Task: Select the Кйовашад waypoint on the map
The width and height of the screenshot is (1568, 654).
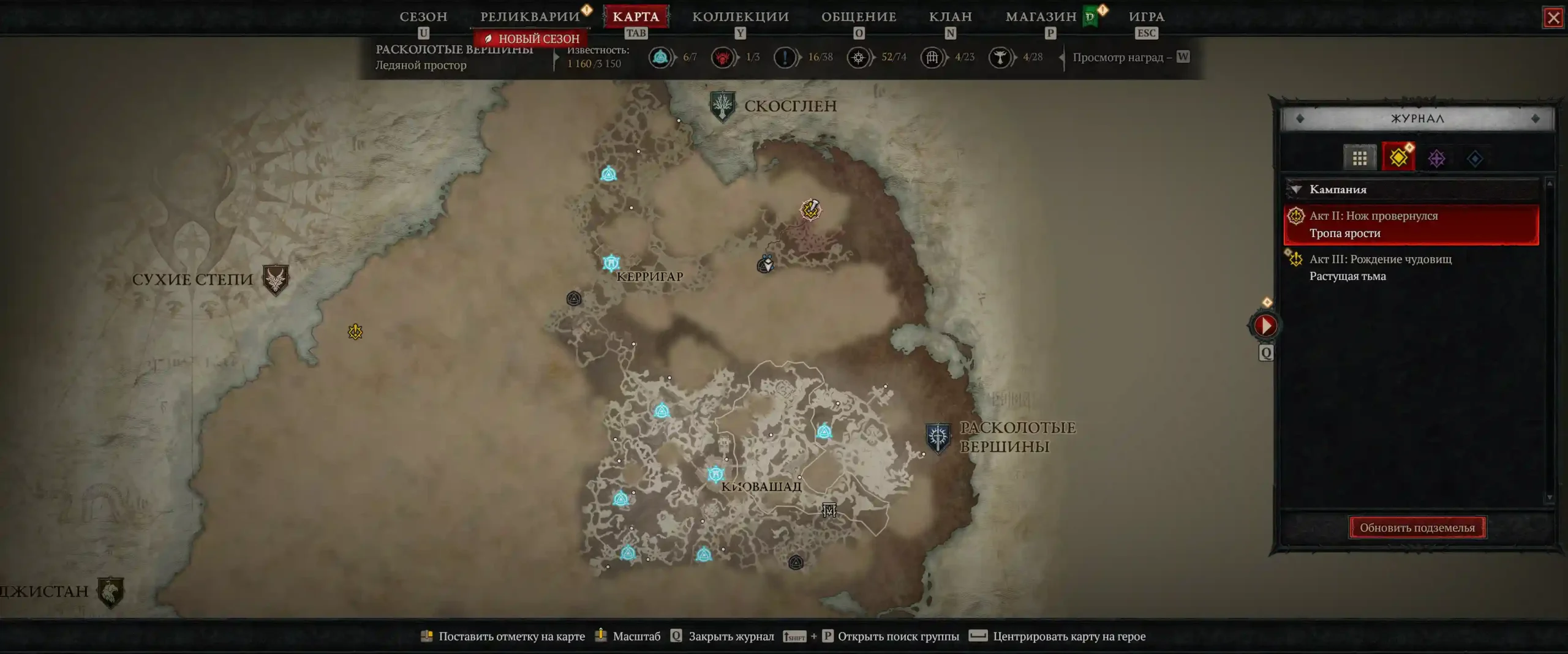Action: tap(715, 473)
